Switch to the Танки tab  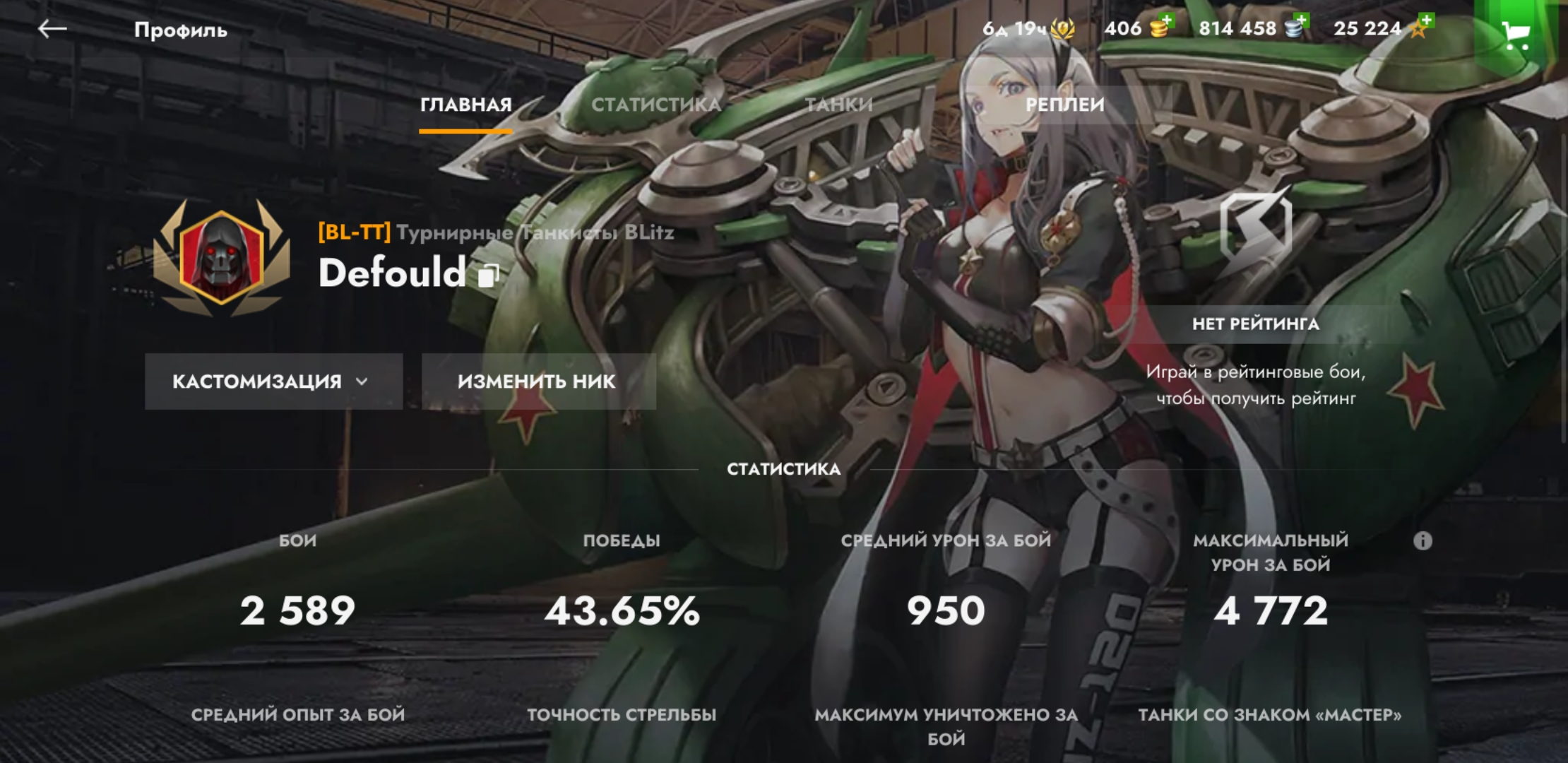(839, 105)
